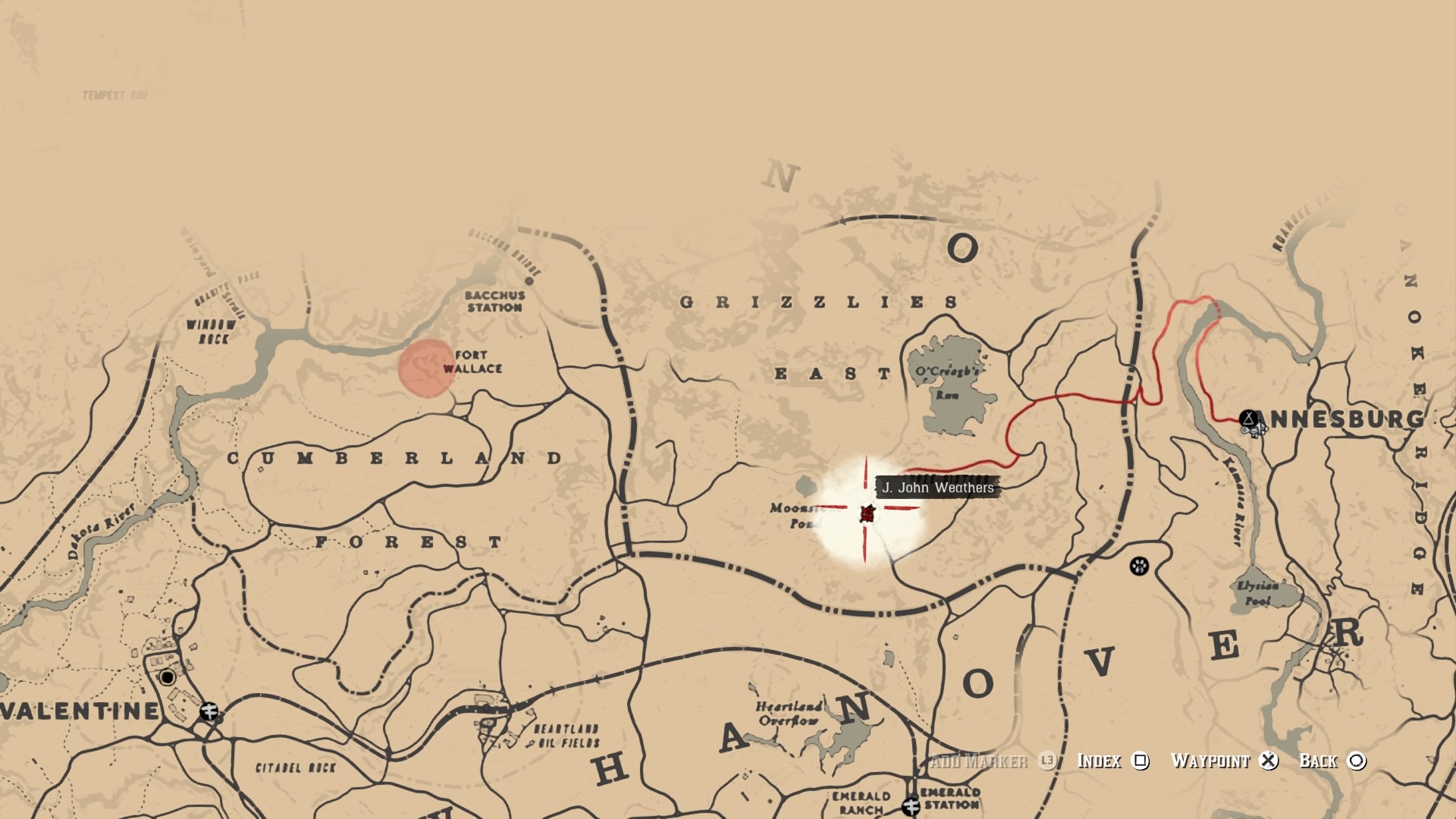Click the J. John Weathers name label
Viewport: 1456px width, 819px height.
(x=938, y=488)
